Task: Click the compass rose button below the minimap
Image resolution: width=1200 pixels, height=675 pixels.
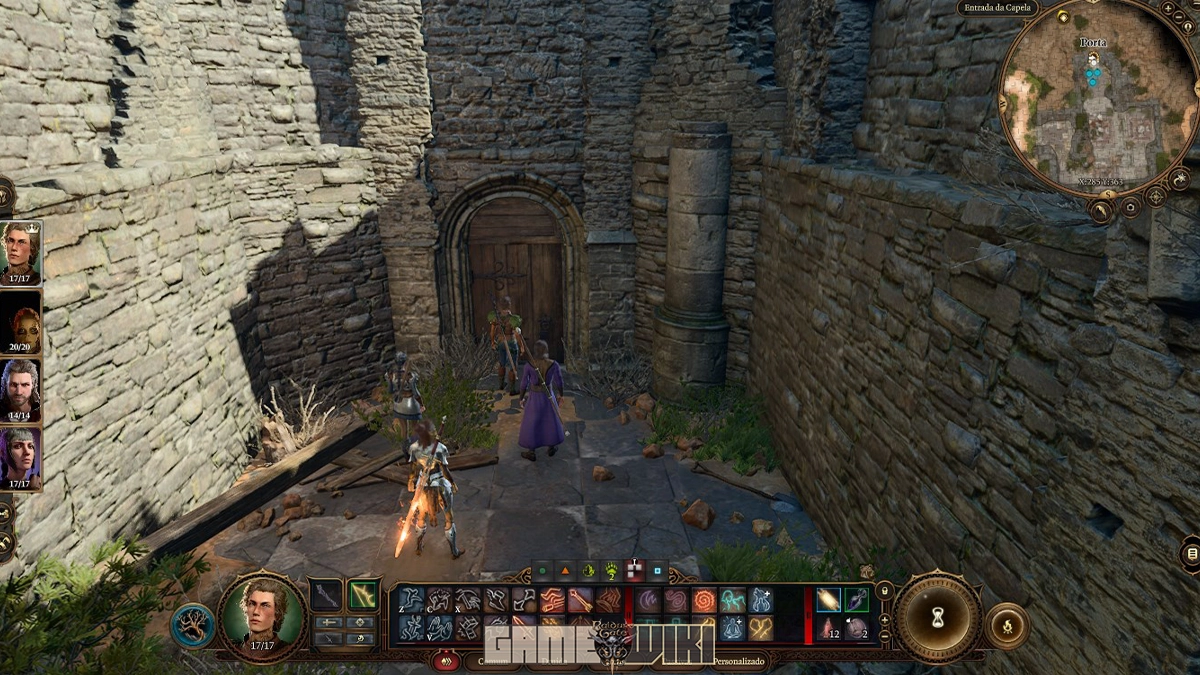Action: [x=1155, y=197]
